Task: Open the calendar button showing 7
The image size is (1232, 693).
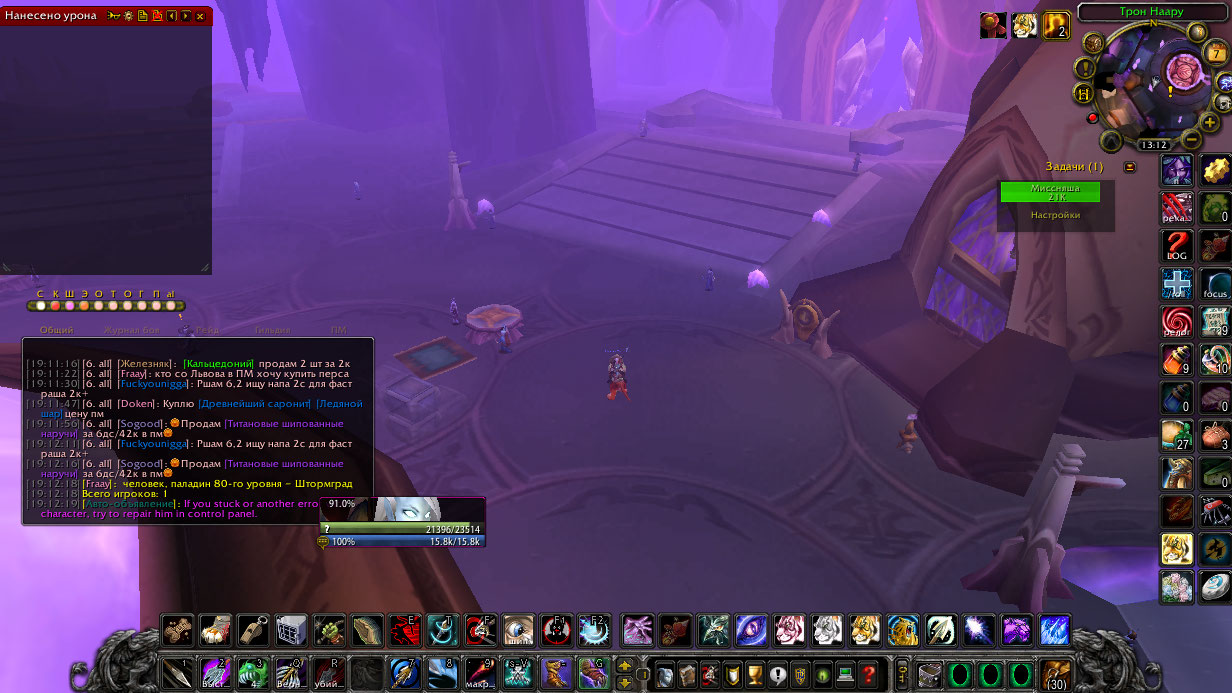Action: click(x=1217, y=53)
